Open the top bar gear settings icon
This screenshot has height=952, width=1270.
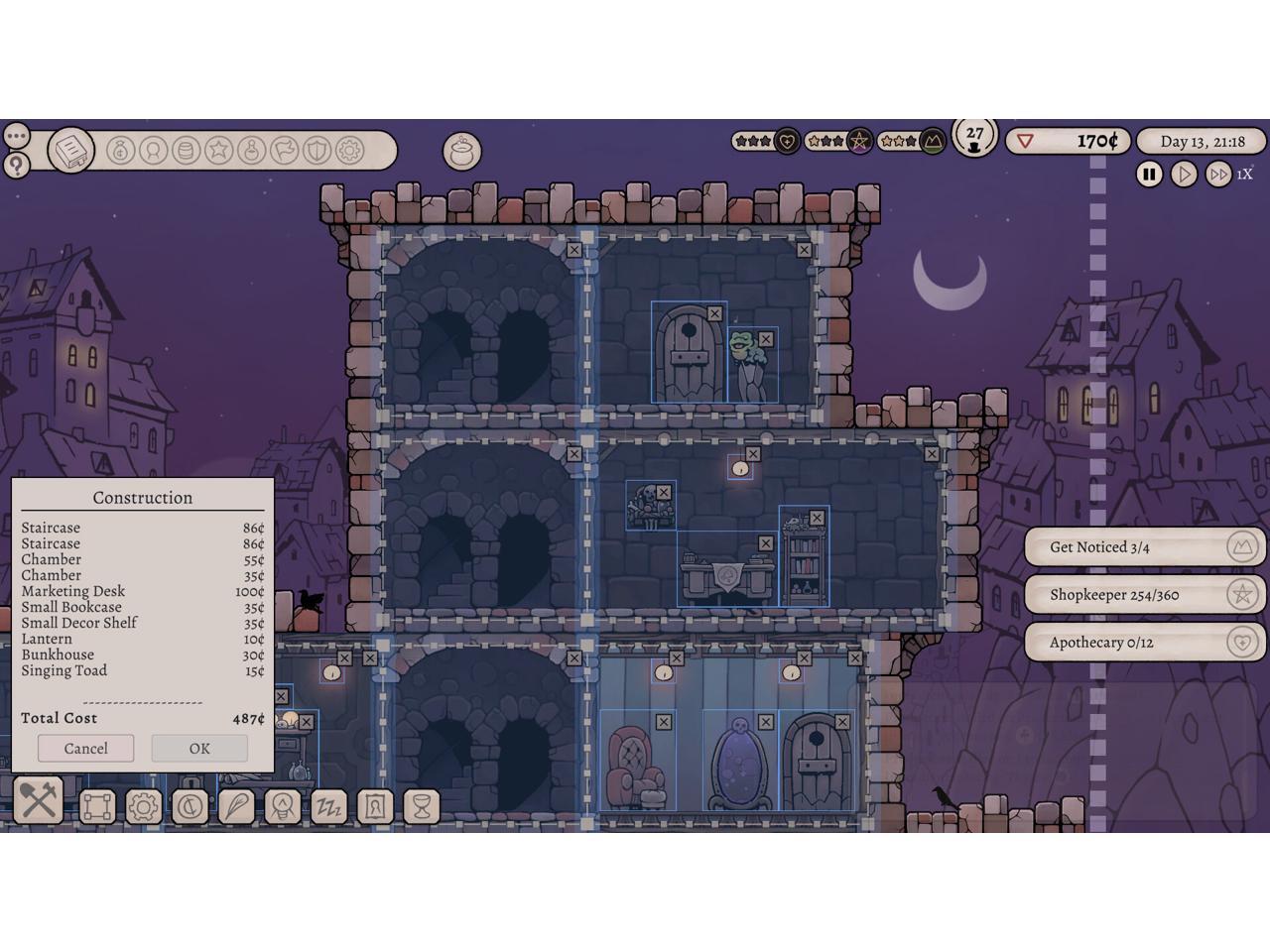349,151
